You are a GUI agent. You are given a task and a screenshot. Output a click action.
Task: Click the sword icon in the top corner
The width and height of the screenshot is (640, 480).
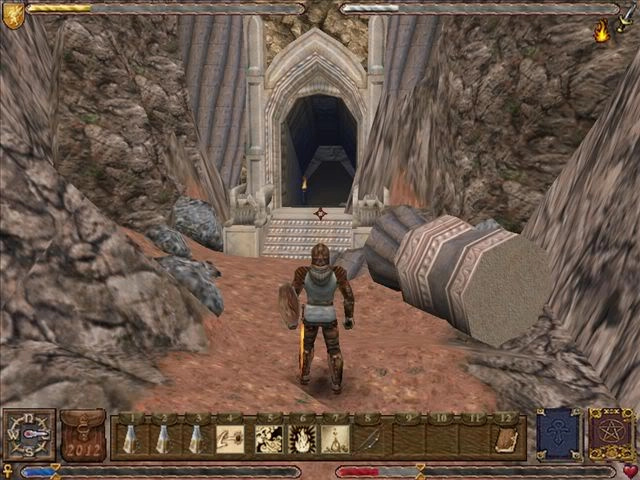coord(627,14)
